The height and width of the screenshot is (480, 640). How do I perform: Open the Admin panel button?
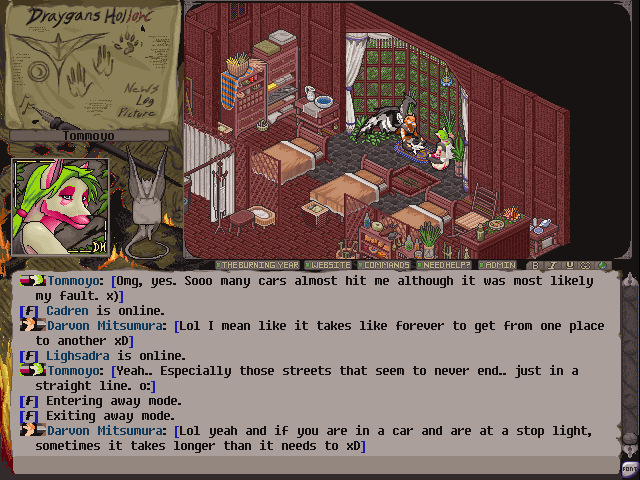(x=499, y=265)
